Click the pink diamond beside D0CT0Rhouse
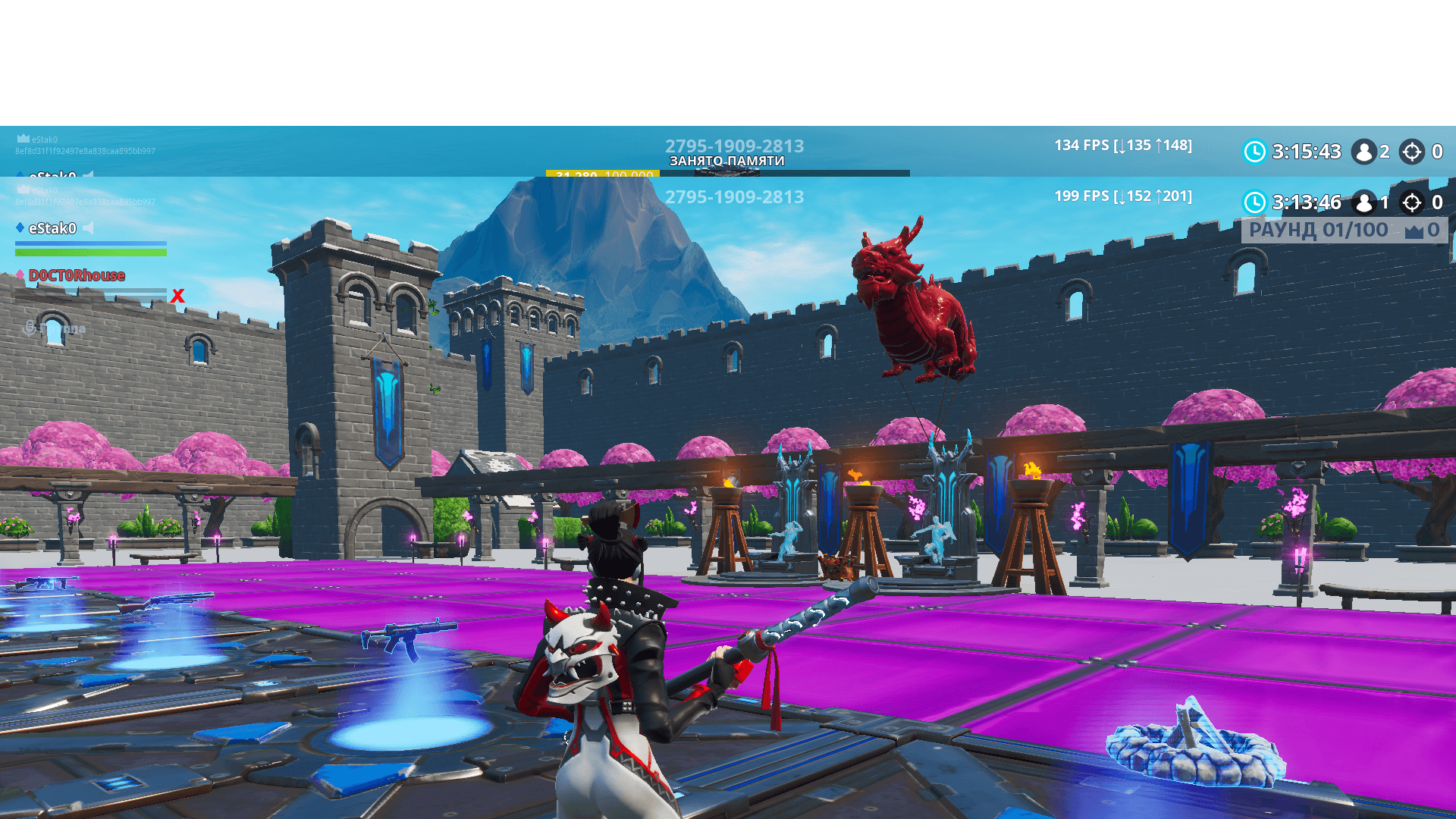The width and height of the screenshot is (1456, 819). 20,275
